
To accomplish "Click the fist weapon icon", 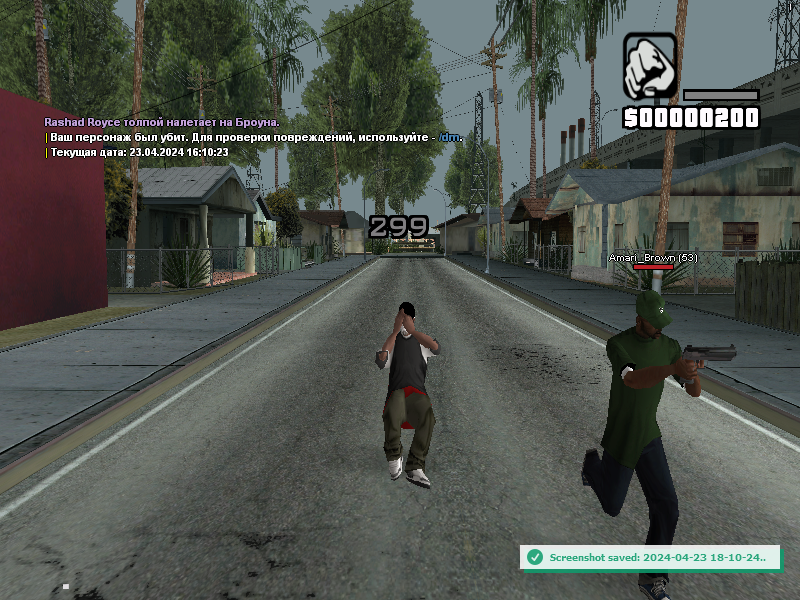I will 650,67.
